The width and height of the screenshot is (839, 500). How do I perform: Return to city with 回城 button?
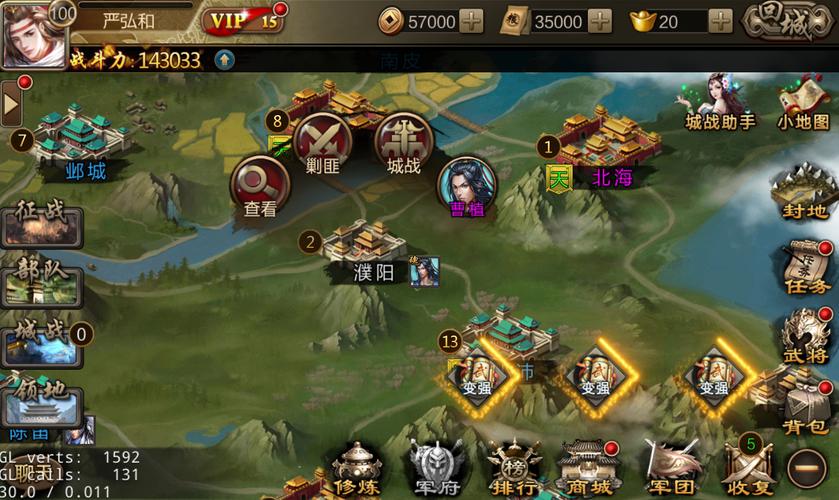point(788,21)
